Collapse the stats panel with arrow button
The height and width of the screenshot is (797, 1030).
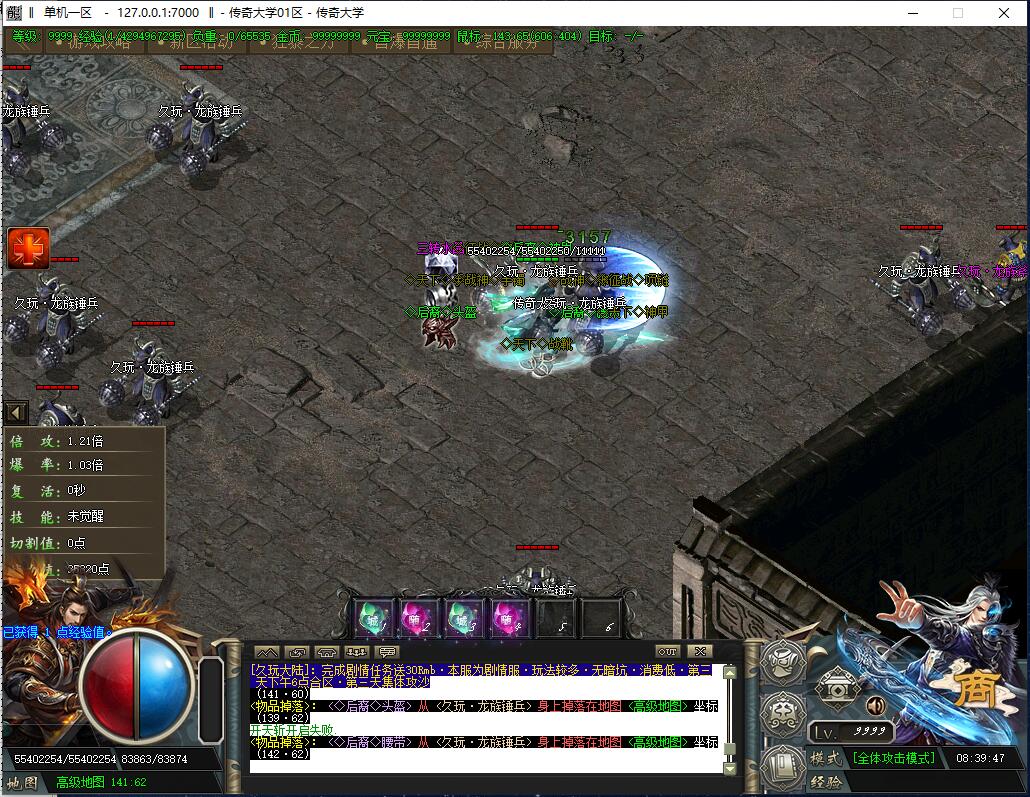(x=16, y=412)
